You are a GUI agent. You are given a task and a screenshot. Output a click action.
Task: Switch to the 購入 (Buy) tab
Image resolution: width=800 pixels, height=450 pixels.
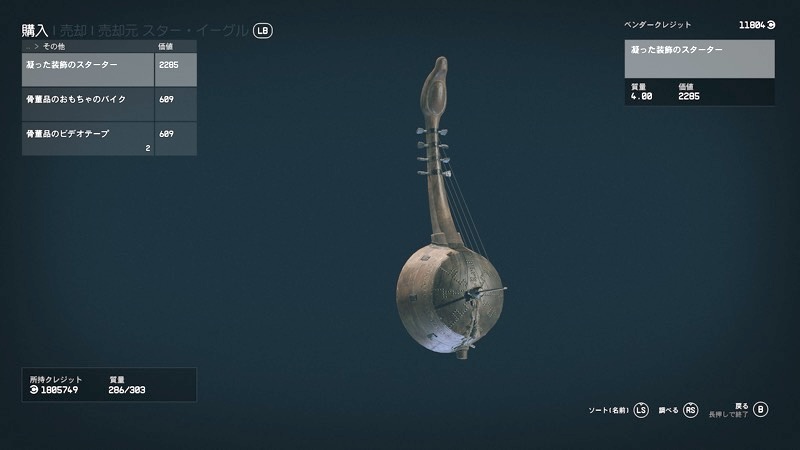[35, 30]
